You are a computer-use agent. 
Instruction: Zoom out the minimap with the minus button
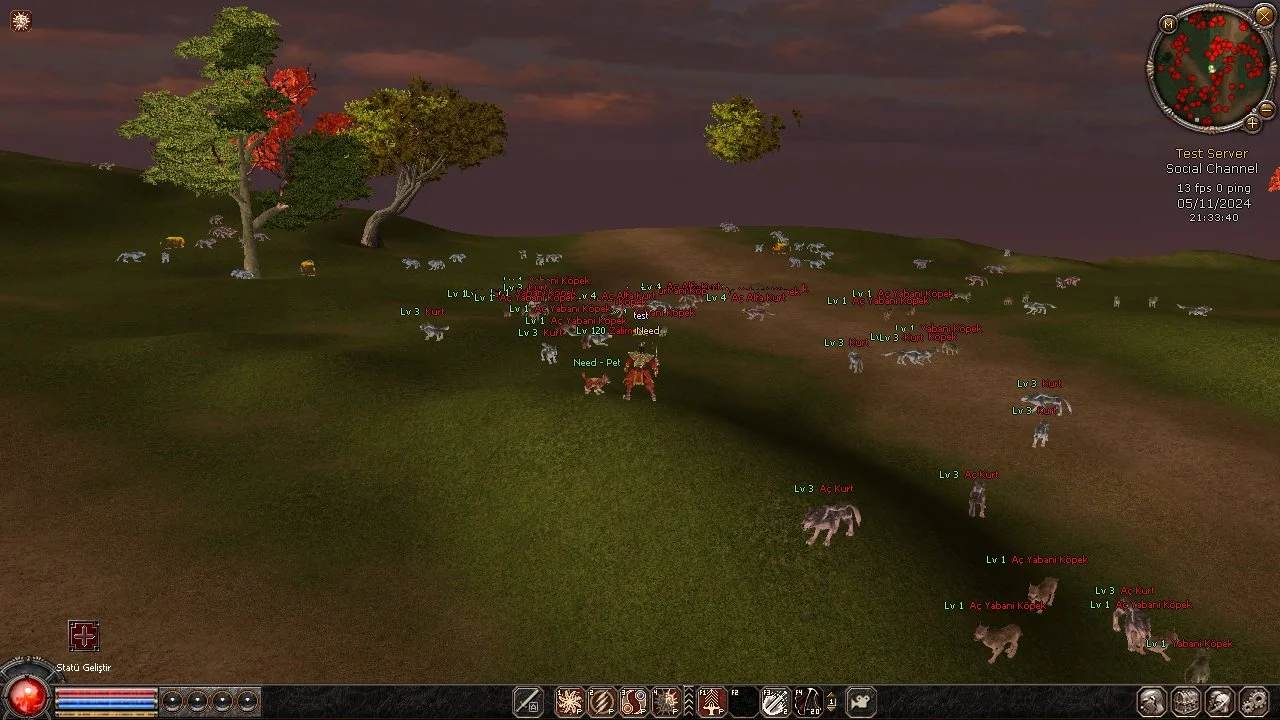pyautogui.click(x=1266, y=109)
